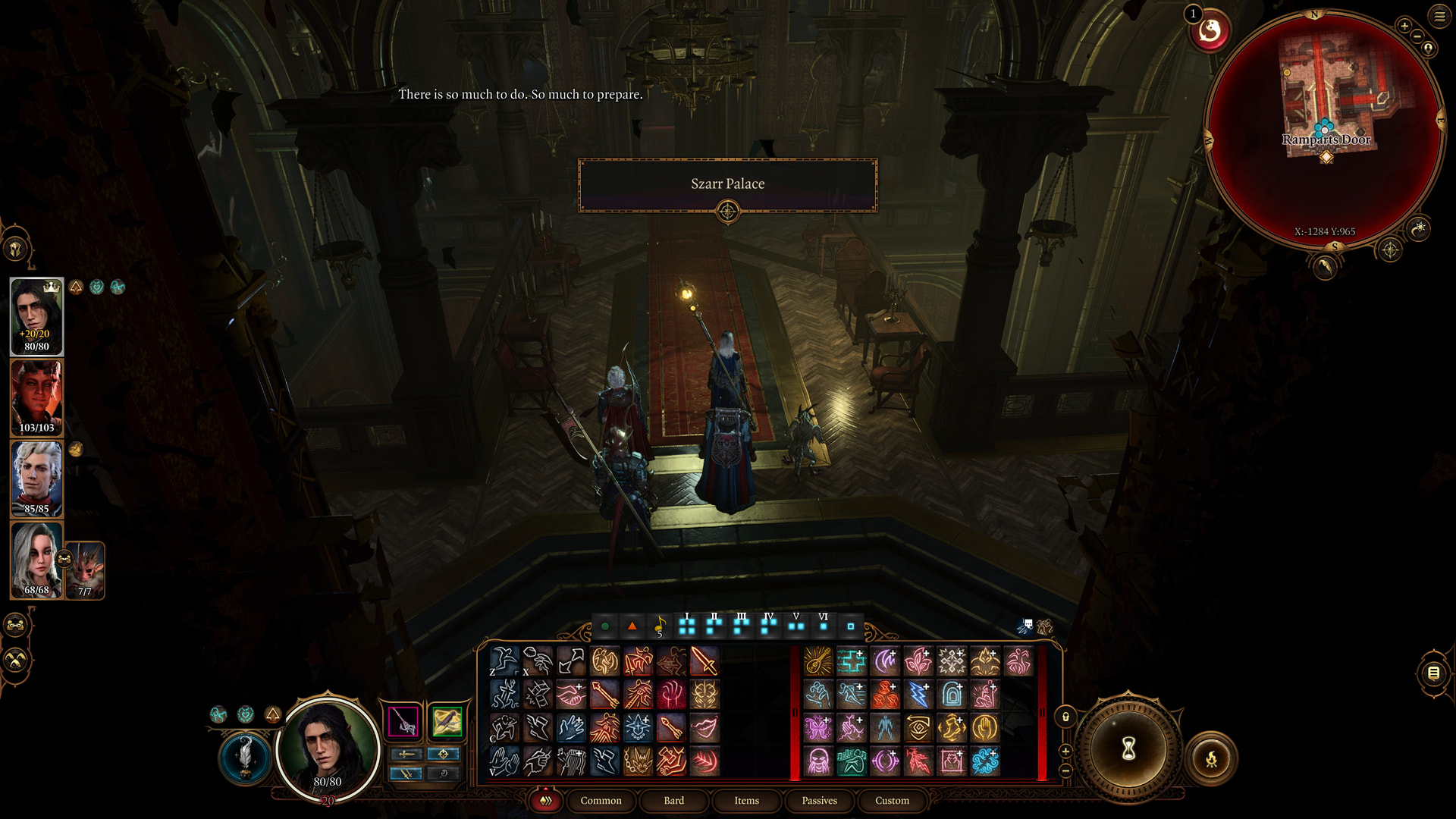Select the Szarr Palace location banner
1456x819 pixels.
click(x=727, y=184)
